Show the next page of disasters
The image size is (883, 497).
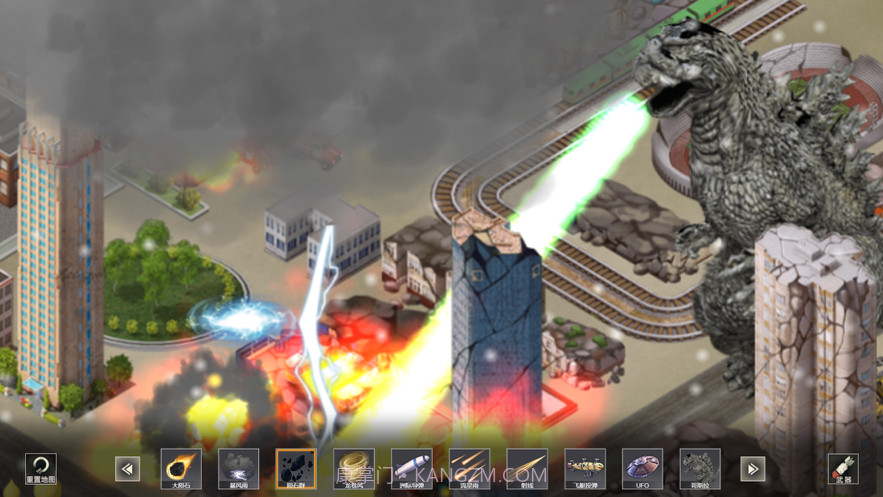coord(753,468)
